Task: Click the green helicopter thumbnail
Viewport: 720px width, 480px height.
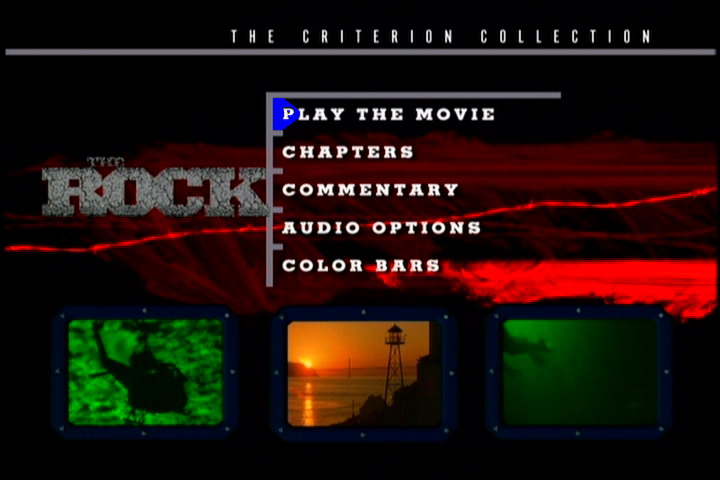Action: pyautogui.click(x=146, y=372)
